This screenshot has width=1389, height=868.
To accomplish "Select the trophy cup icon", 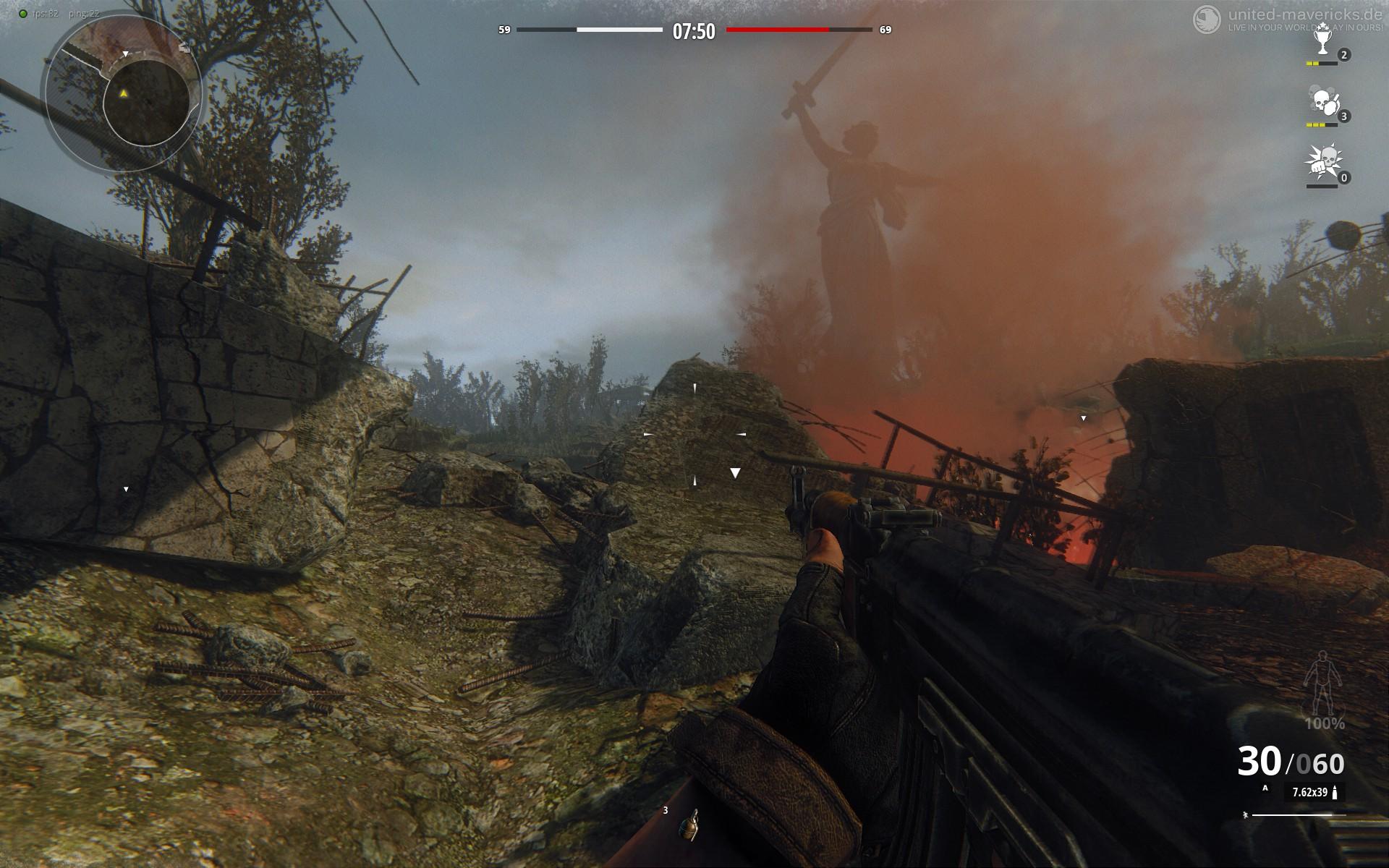I will tap(1322, 43).
